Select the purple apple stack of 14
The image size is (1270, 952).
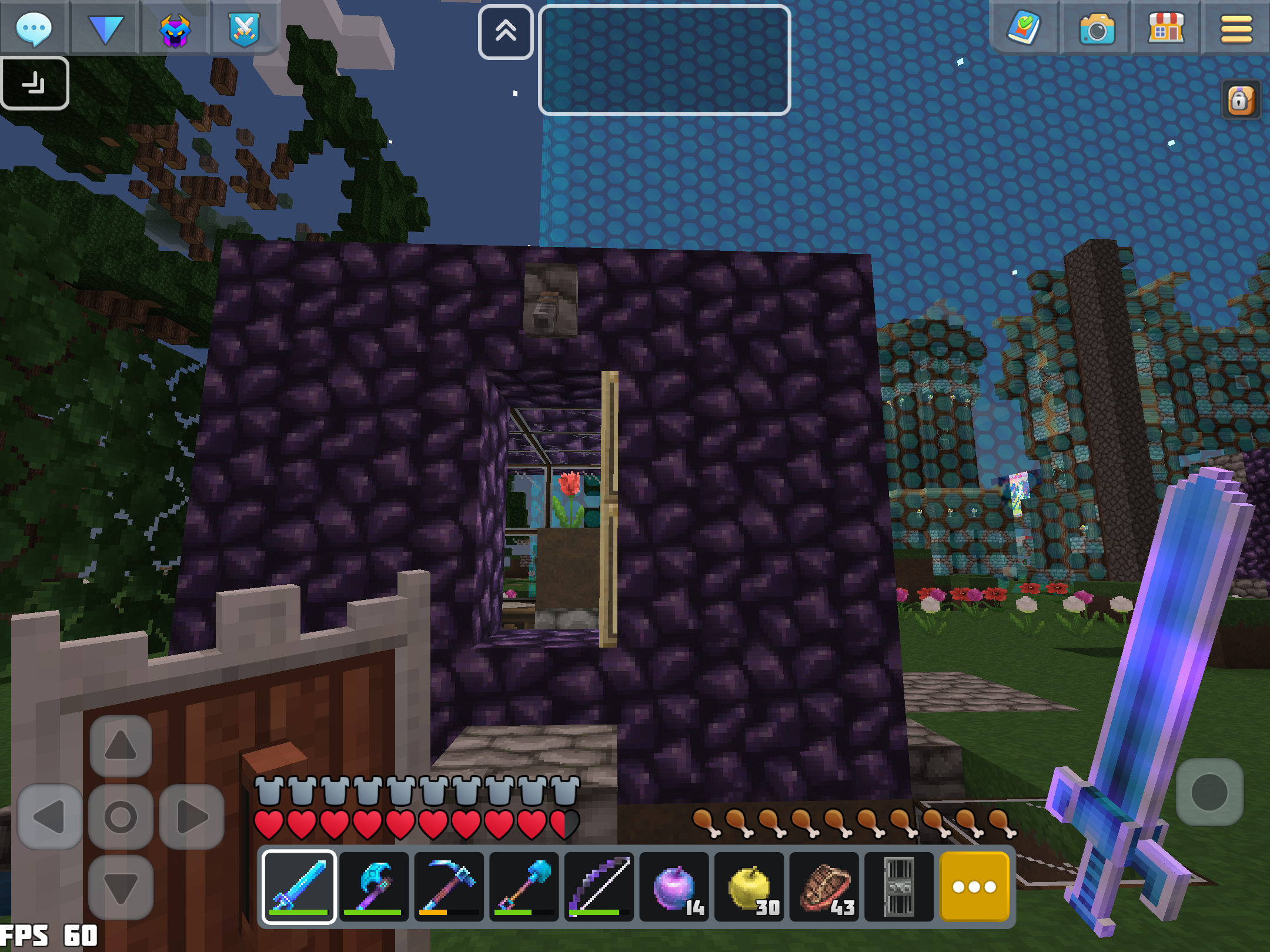coord(674,886)
